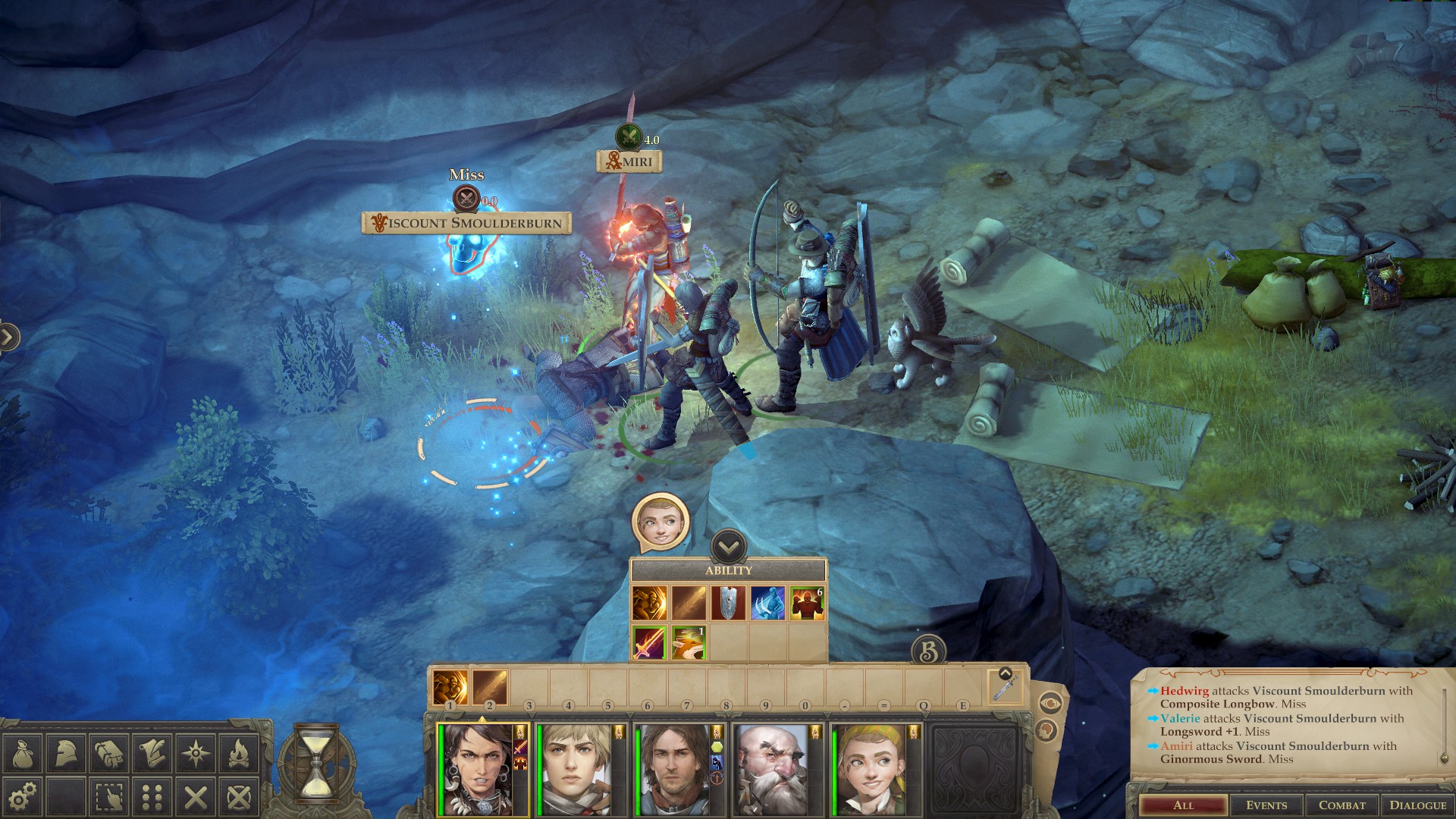This screenshot has width=1456, height=819.
Task: Click the combat log scrollbar handle
Action: (x=1444, y=758)
